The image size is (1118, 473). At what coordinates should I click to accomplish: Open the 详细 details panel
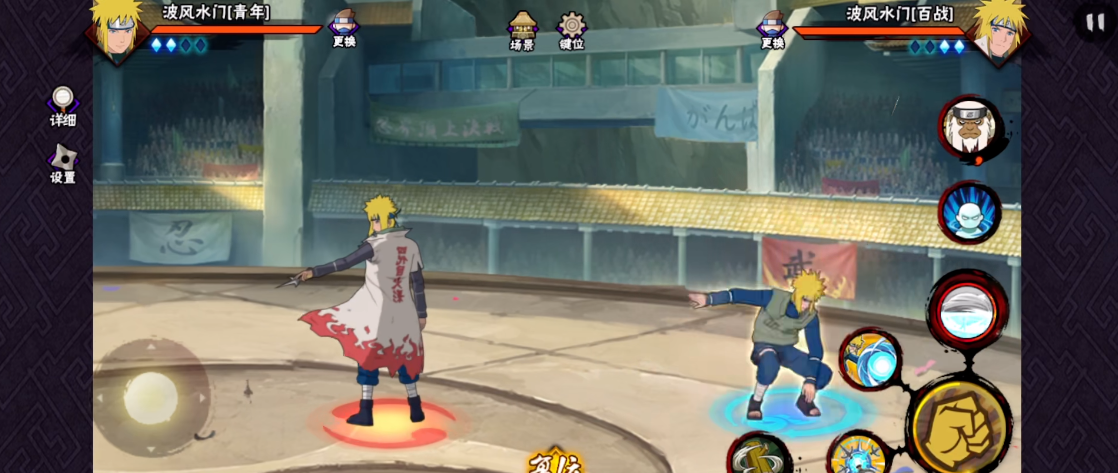(x=63, y=106)
